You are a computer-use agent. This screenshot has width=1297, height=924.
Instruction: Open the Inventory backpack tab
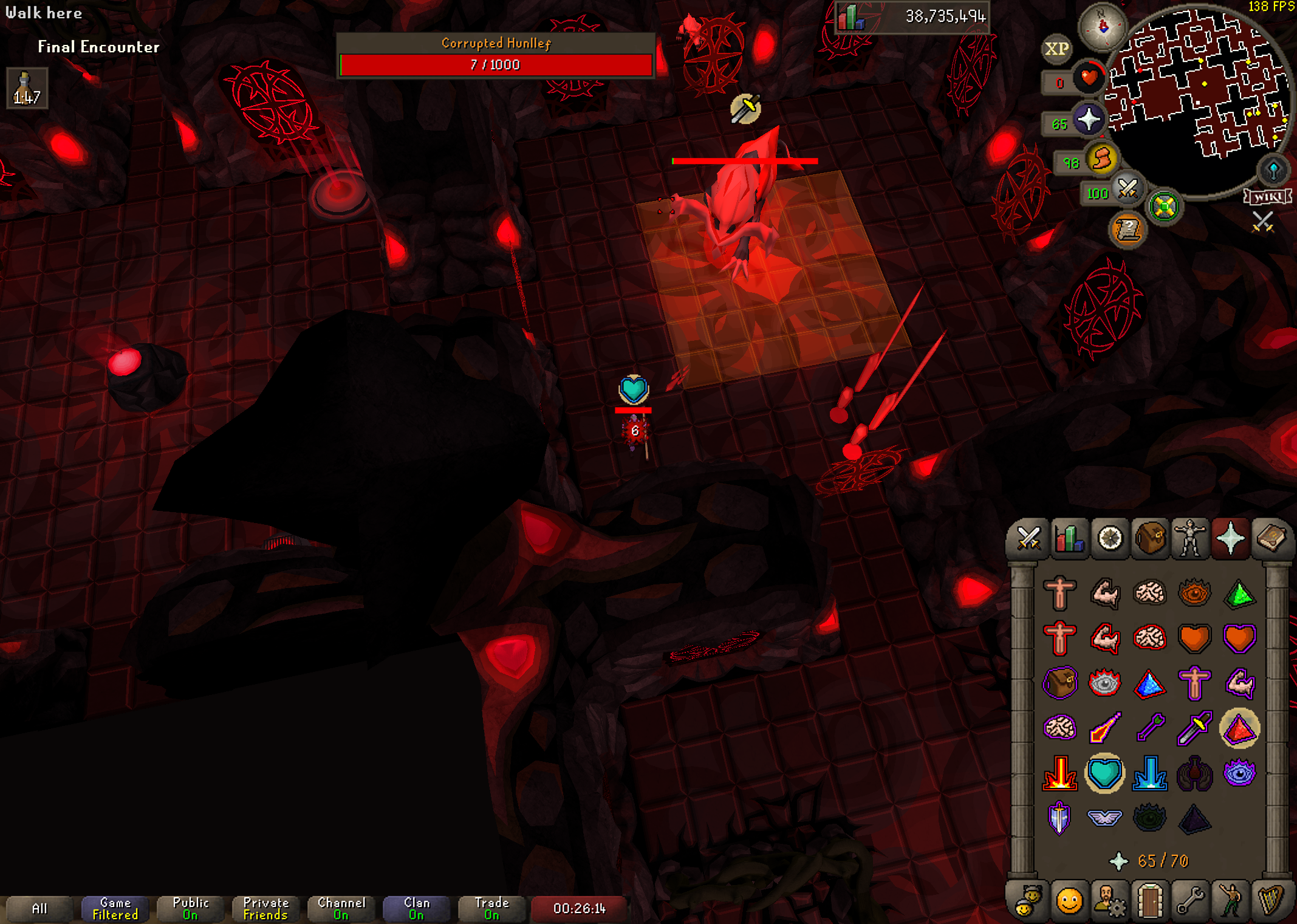(x=1150, y=538)
